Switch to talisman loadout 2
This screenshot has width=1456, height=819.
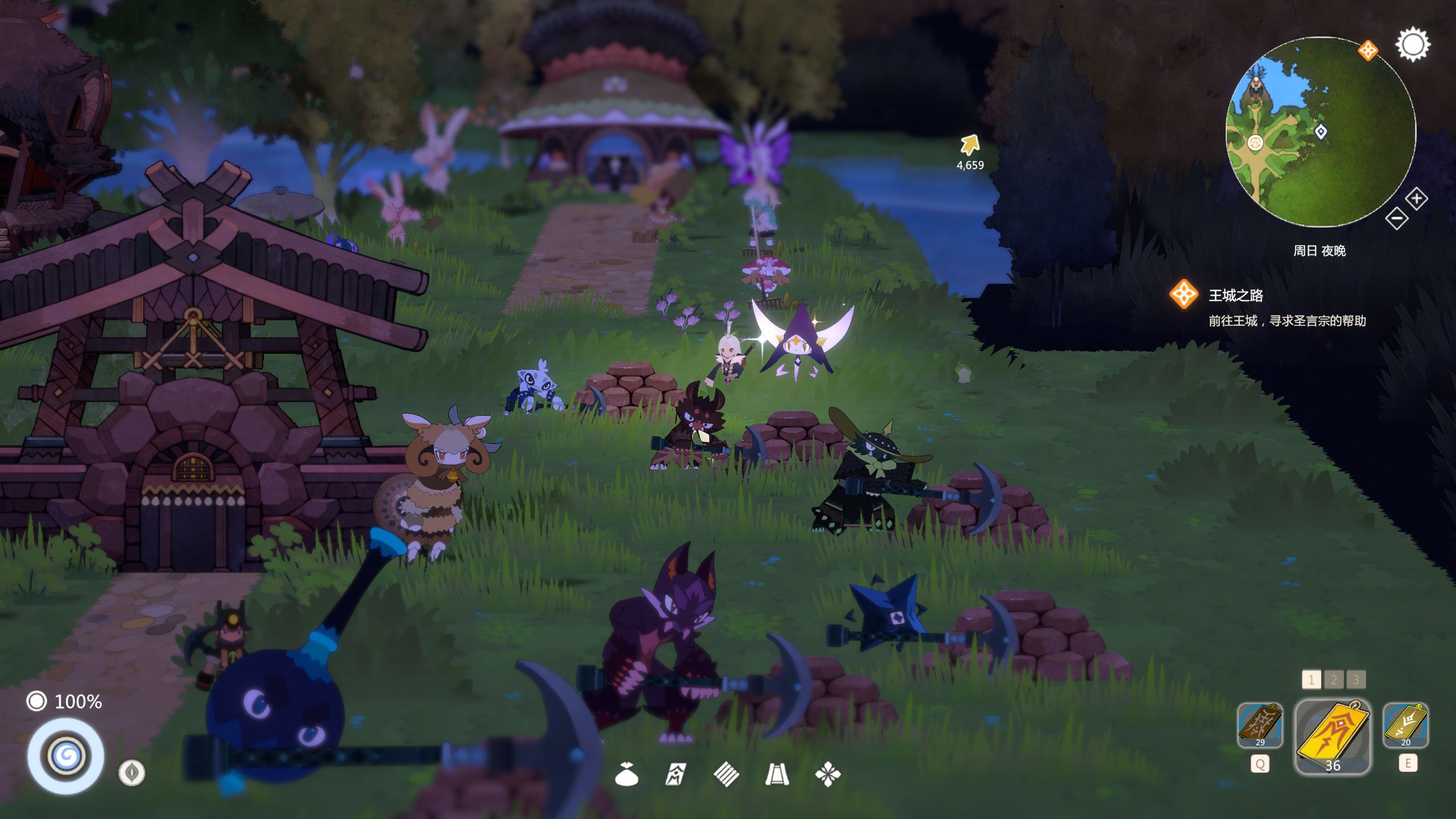(1334, 679)
